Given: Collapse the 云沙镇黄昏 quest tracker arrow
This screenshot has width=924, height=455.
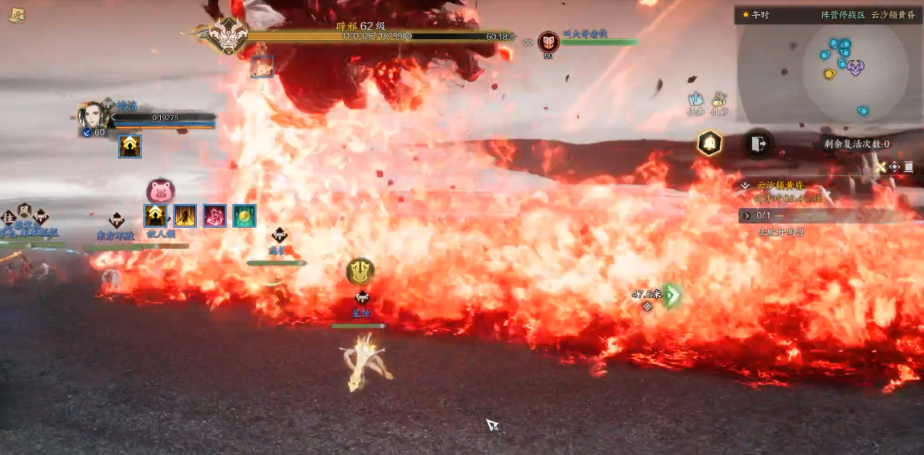Looking at the screenshot, I should [x=745, y=186].
